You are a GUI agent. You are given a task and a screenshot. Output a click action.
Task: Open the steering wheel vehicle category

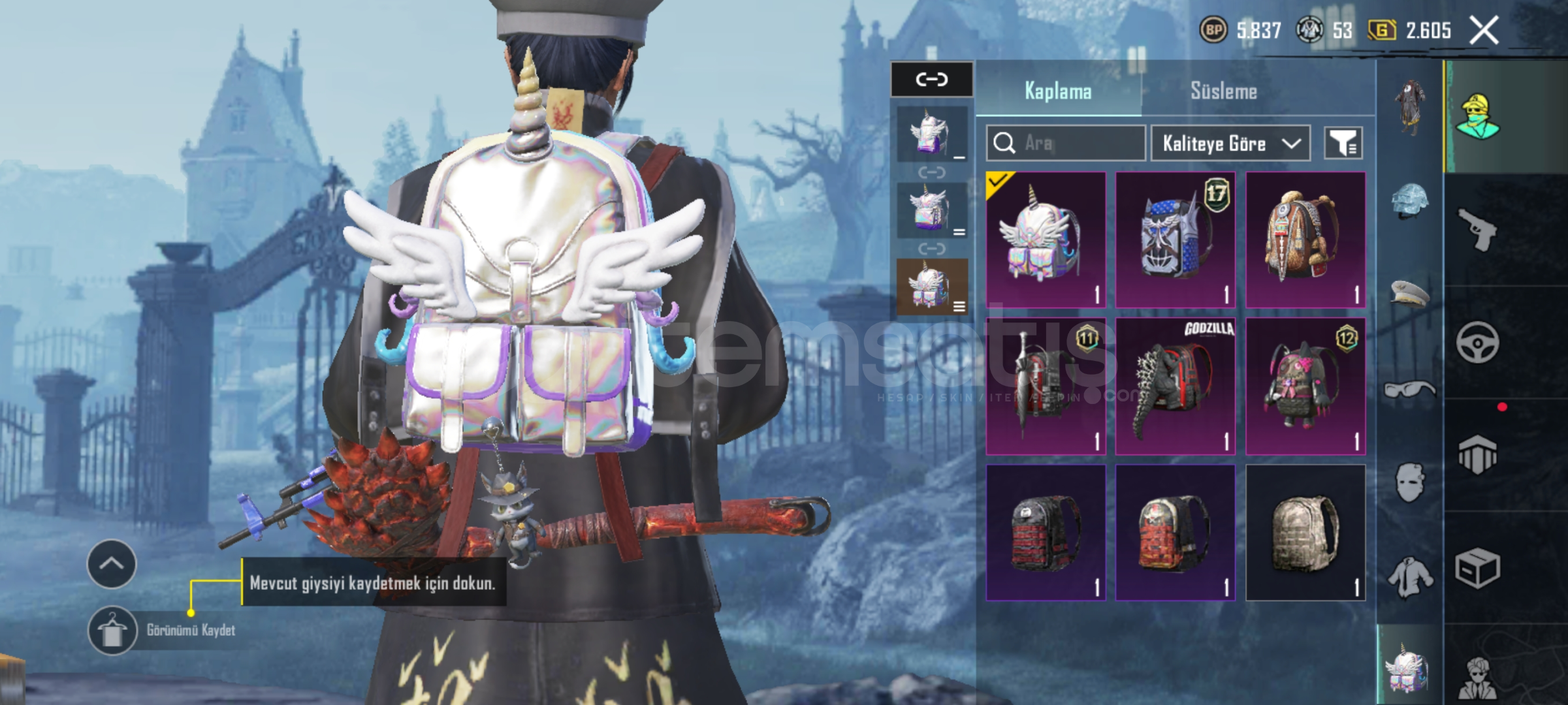pos(1477,342)
